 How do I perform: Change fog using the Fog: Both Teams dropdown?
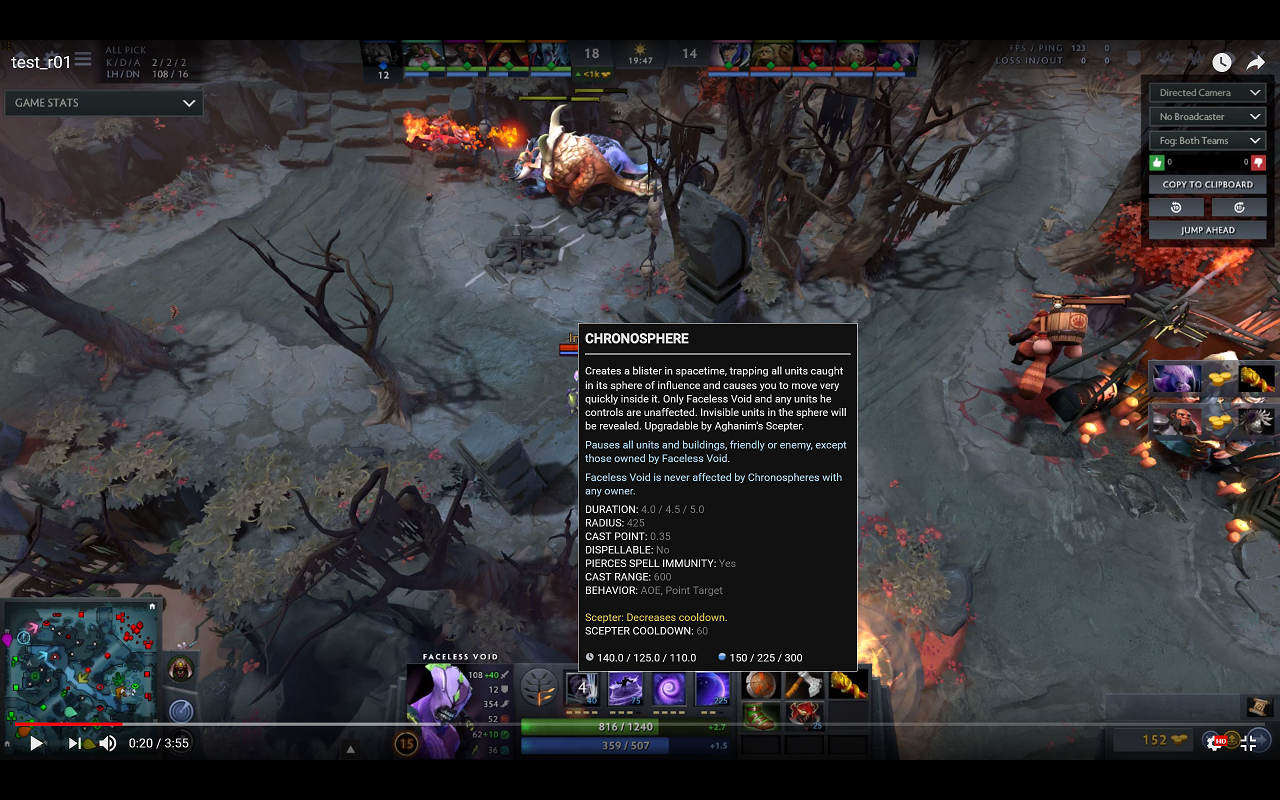coord(1207,140)
